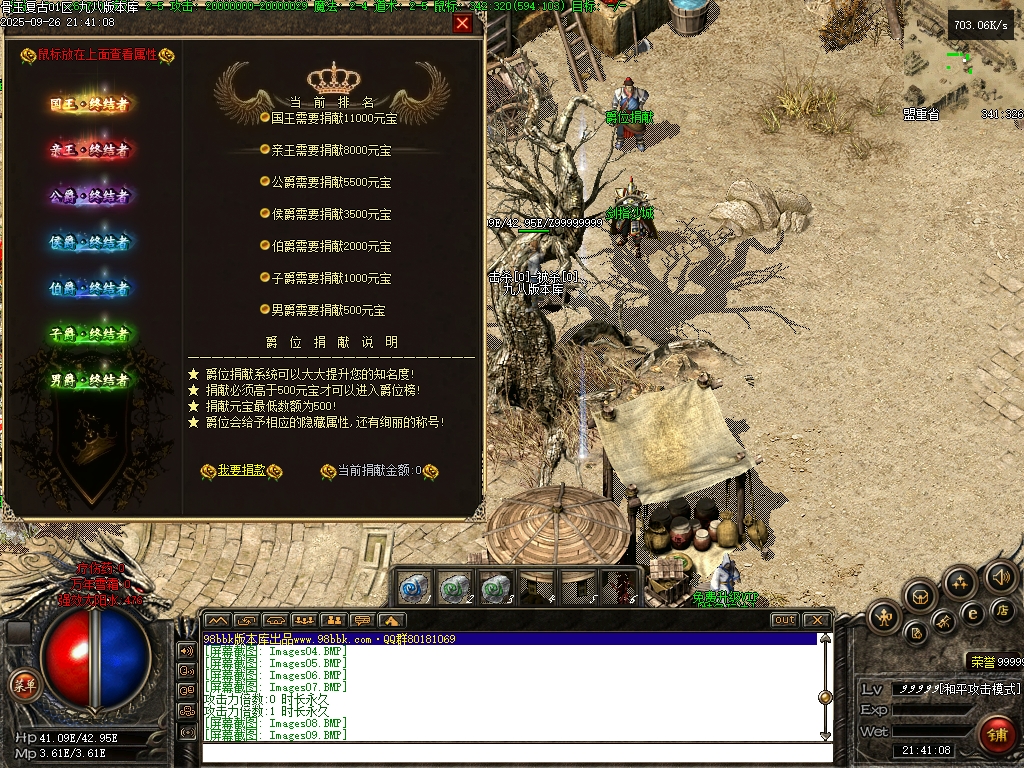1024x768 pixels.
Task: Open the round 菜单 menu button
Action: tap(23, 686)
